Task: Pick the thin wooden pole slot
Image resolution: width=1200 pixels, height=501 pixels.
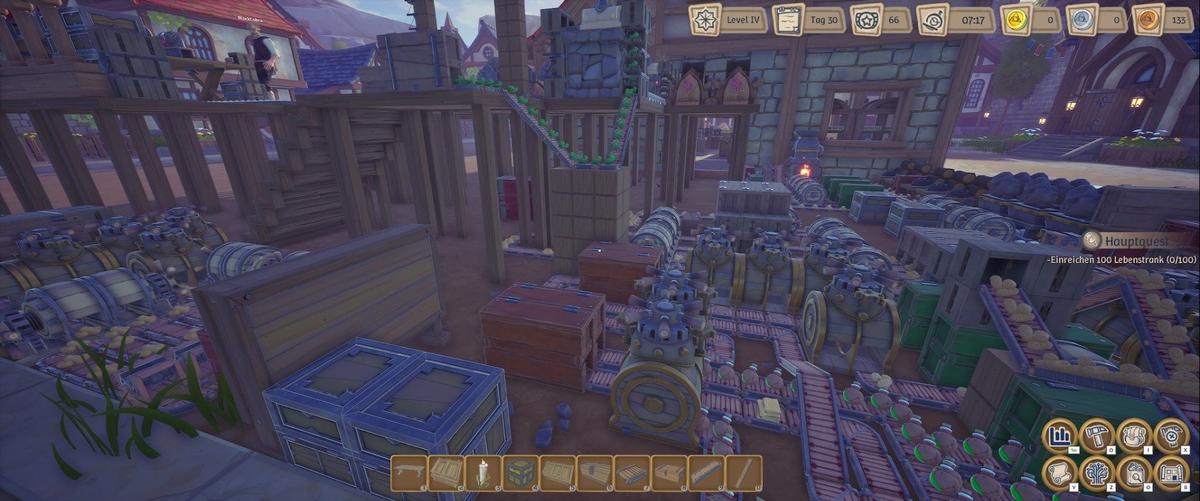Action: coord(743,472)
